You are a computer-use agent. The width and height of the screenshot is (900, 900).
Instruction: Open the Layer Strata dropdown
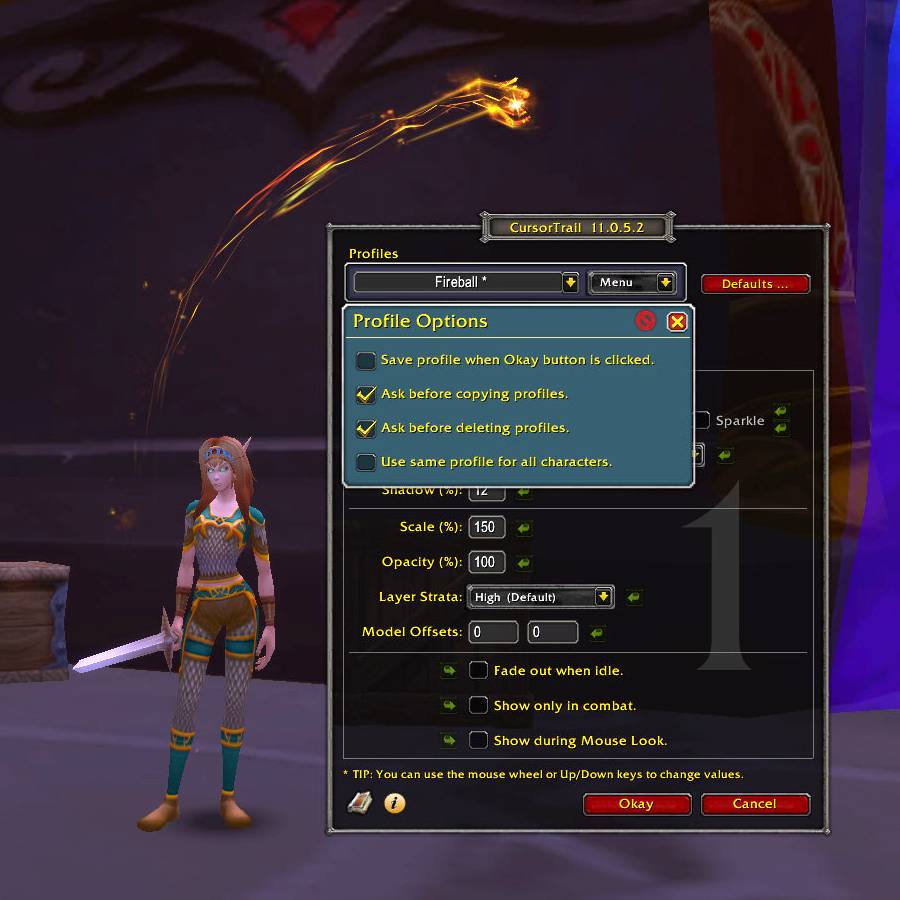(x=603, y=597)
